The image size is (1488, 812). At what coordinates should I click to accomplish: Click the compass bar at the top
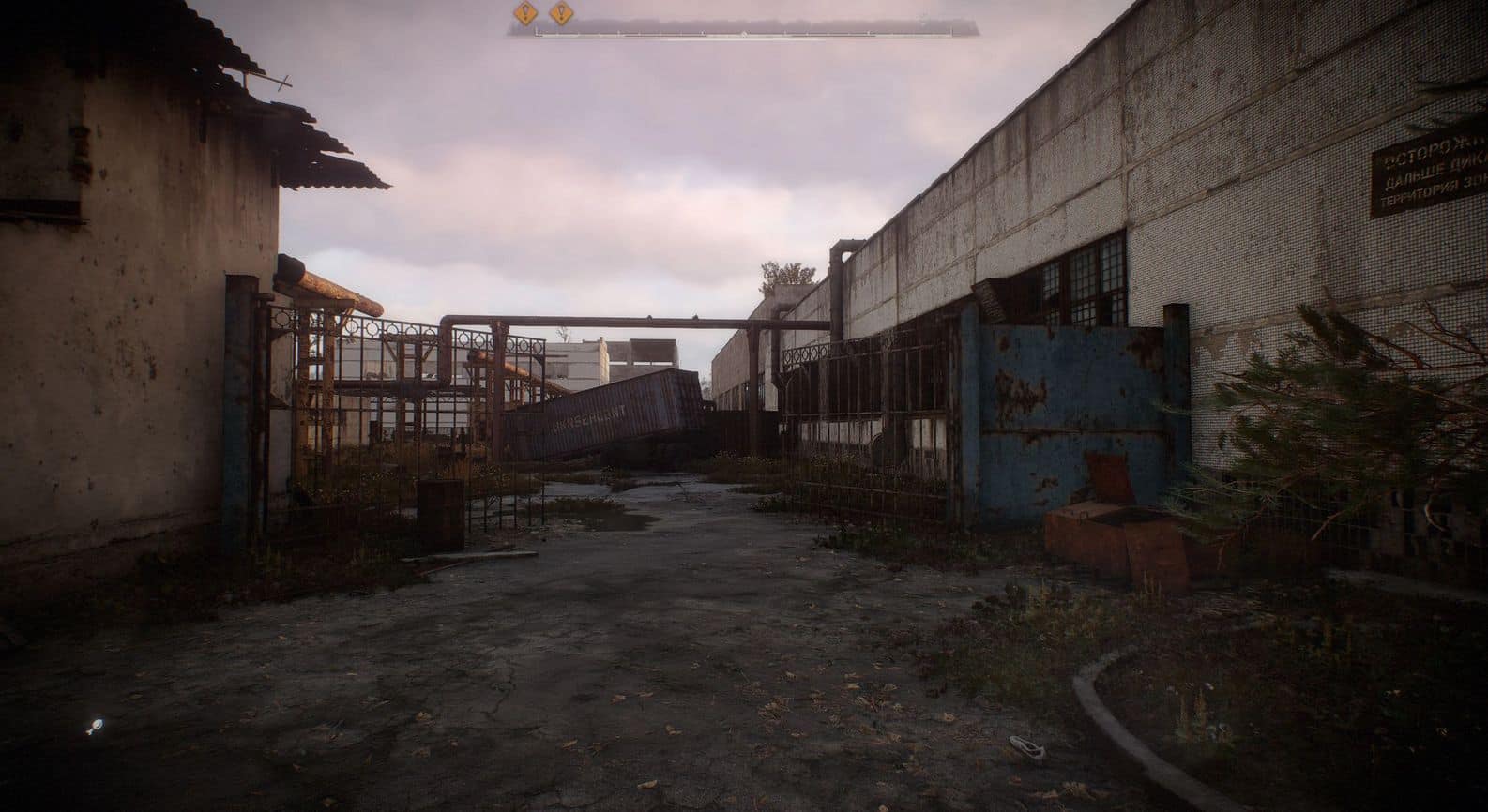click(x=743, y=29)
